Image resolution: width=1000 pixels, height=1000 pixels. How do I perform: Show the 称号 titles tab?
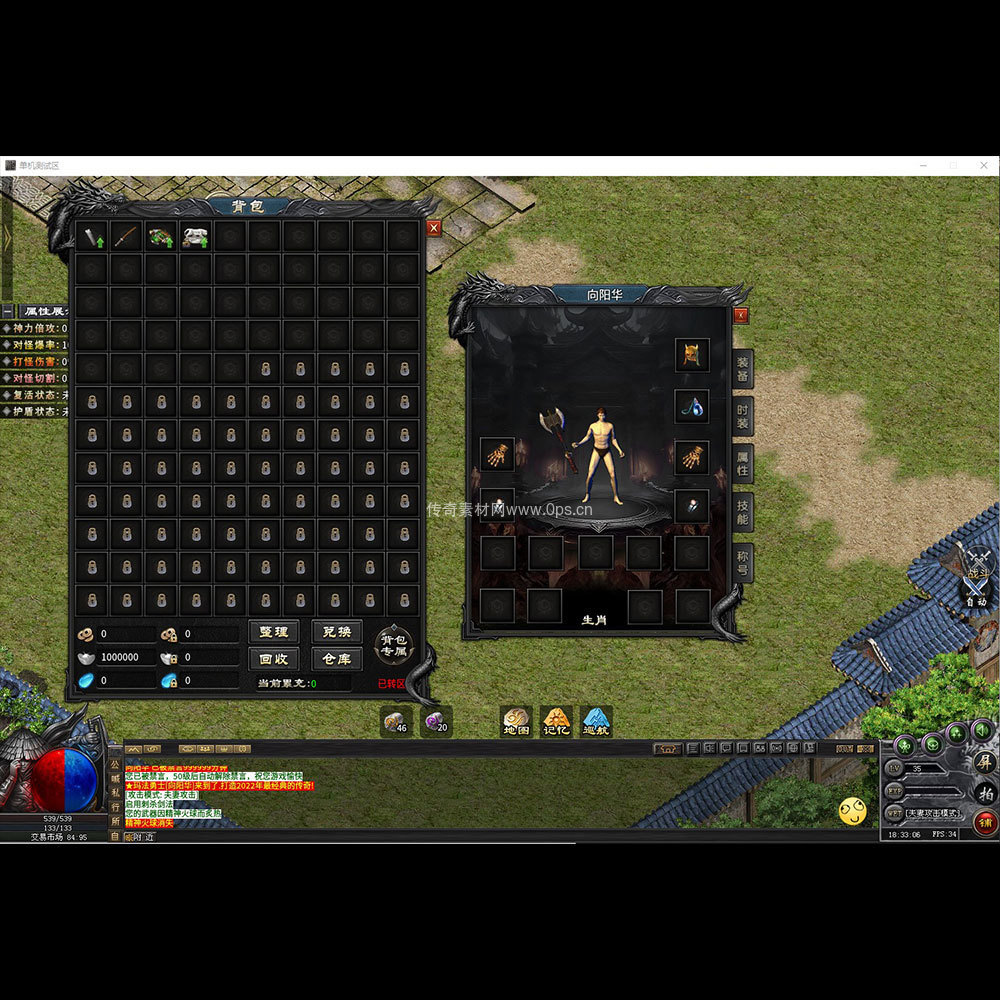pos(742,562)
